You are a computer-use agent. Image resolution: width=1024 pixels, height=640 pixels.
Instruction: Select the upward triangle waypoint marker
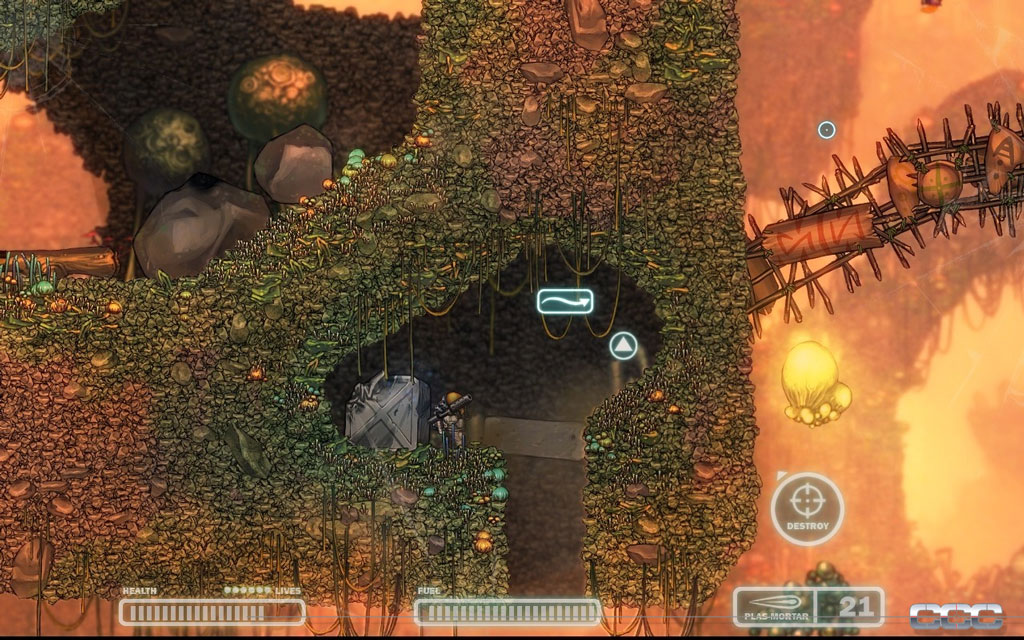click(x=624, y=347)
